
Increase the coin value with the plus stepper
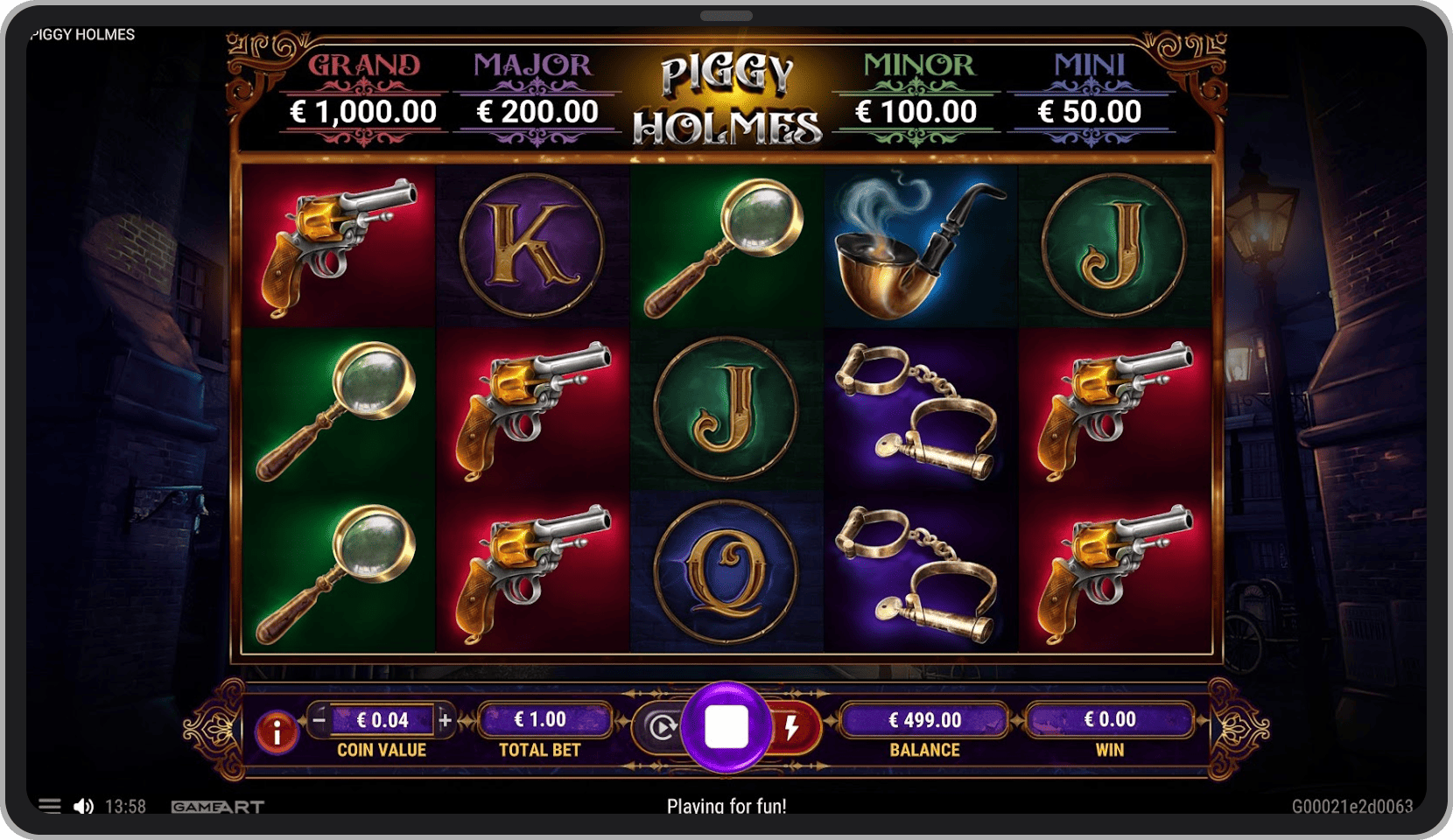445,721
